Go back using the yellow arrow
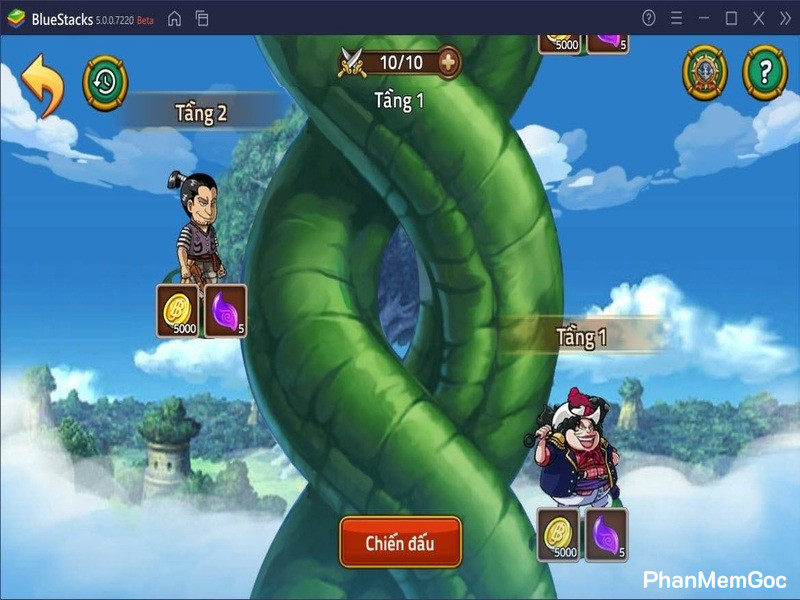800x600 pixels. 42,84
